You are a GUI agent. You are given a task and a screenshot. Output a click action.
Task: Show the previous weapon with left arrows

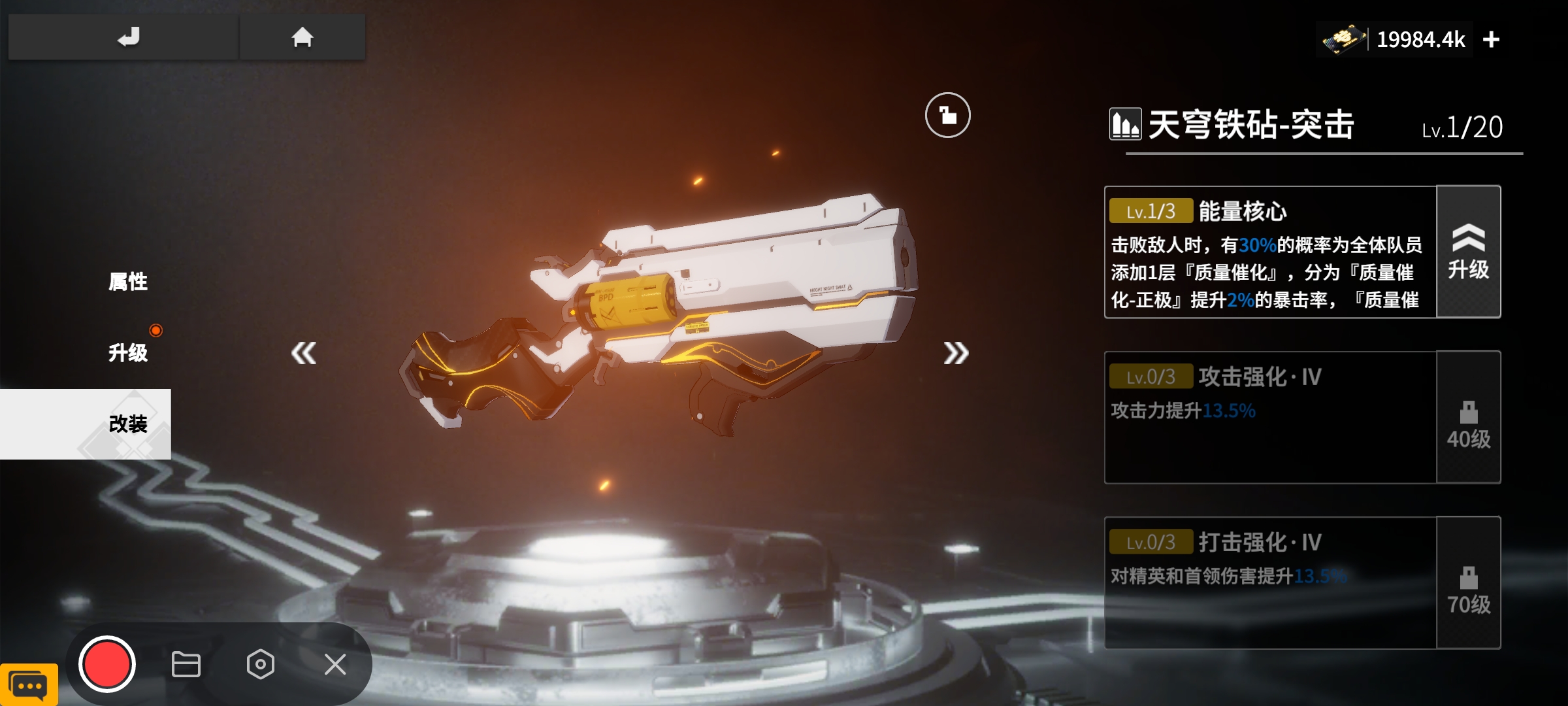point(304,353)
